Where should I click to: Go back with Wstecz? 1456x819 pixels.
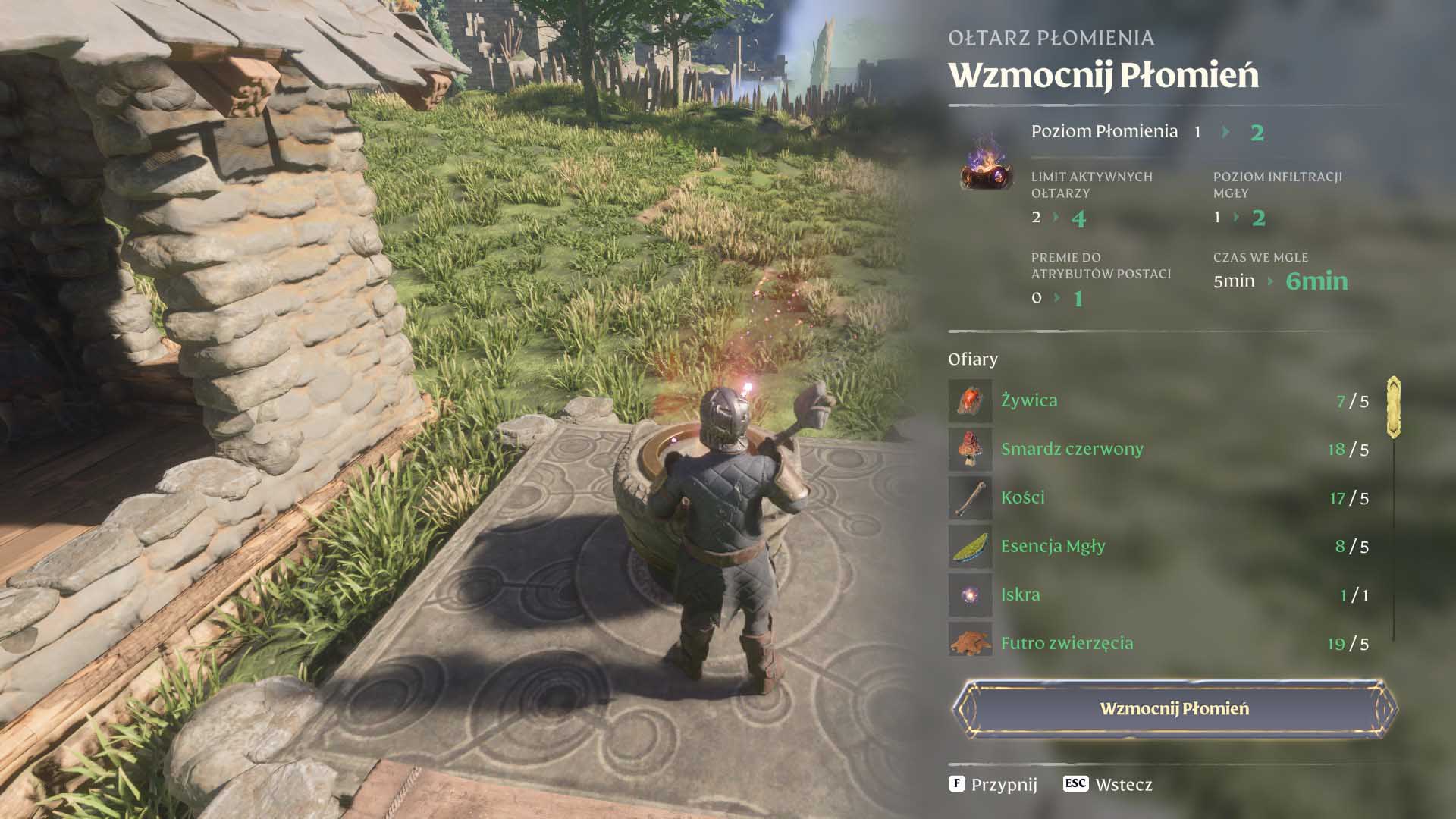pos(1108,784)
